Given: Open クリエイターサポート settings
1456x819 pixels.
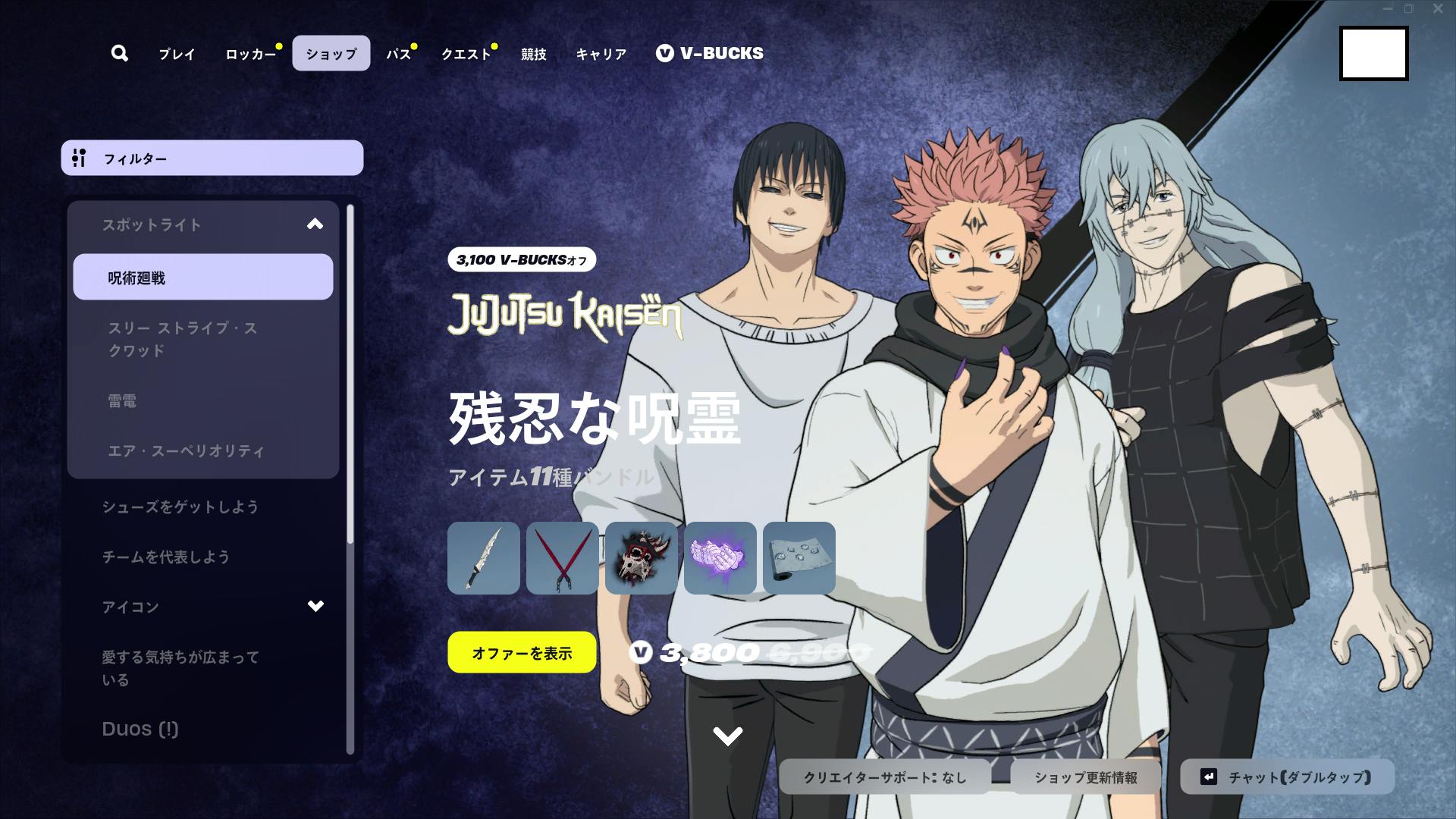Looking at the screenshot, I should click(883, 776).
